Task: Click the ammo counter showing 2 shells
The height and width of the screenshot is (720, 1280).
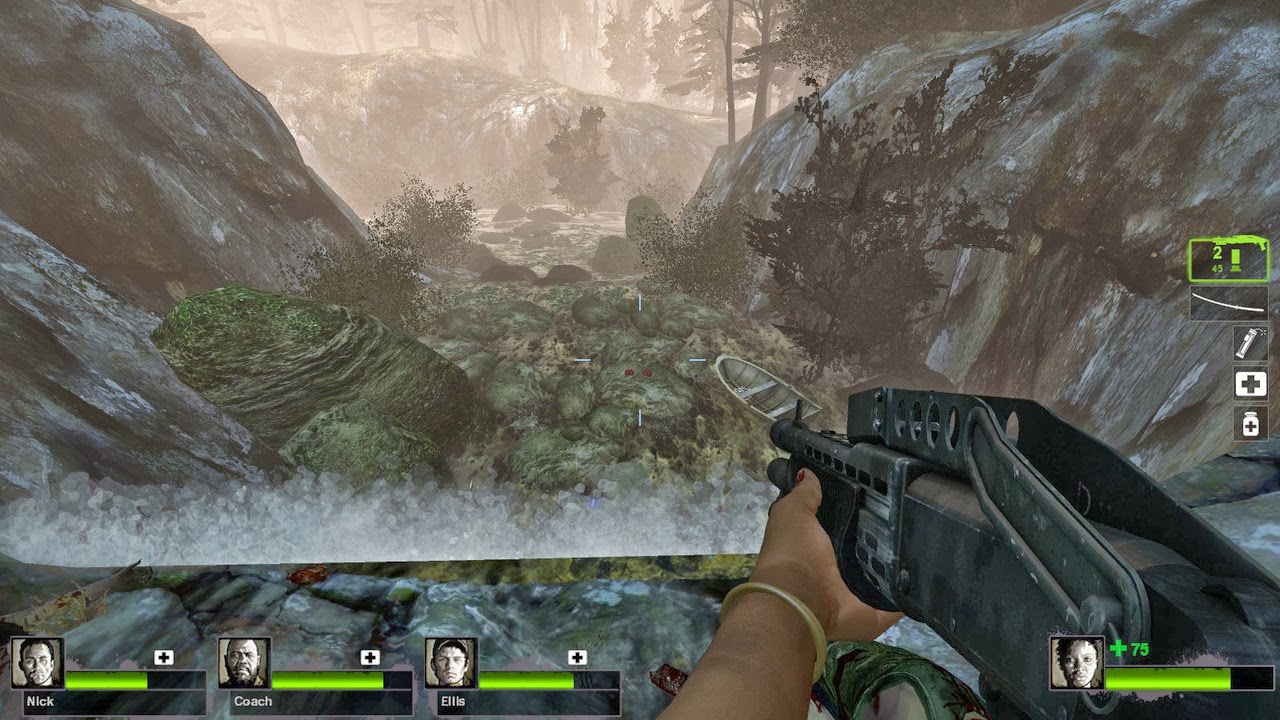Action: point(1217,251)
